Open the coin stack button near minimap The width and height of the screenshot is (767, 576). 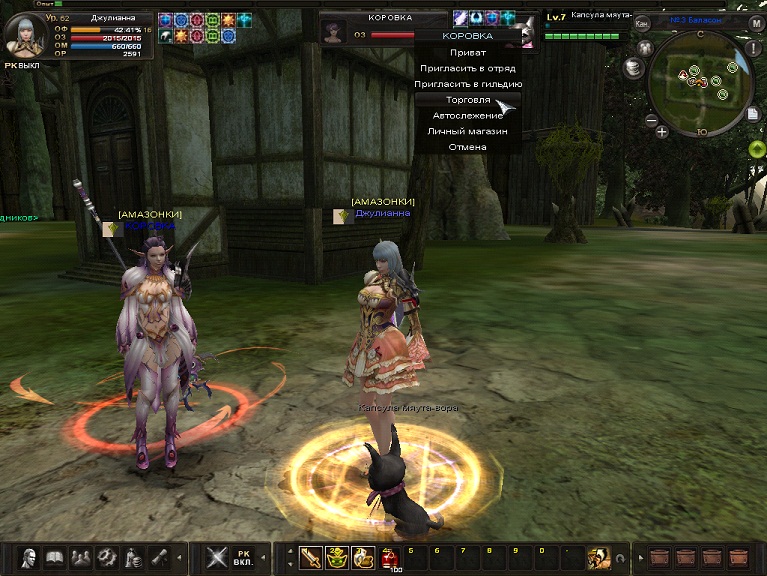coord(632,68)
